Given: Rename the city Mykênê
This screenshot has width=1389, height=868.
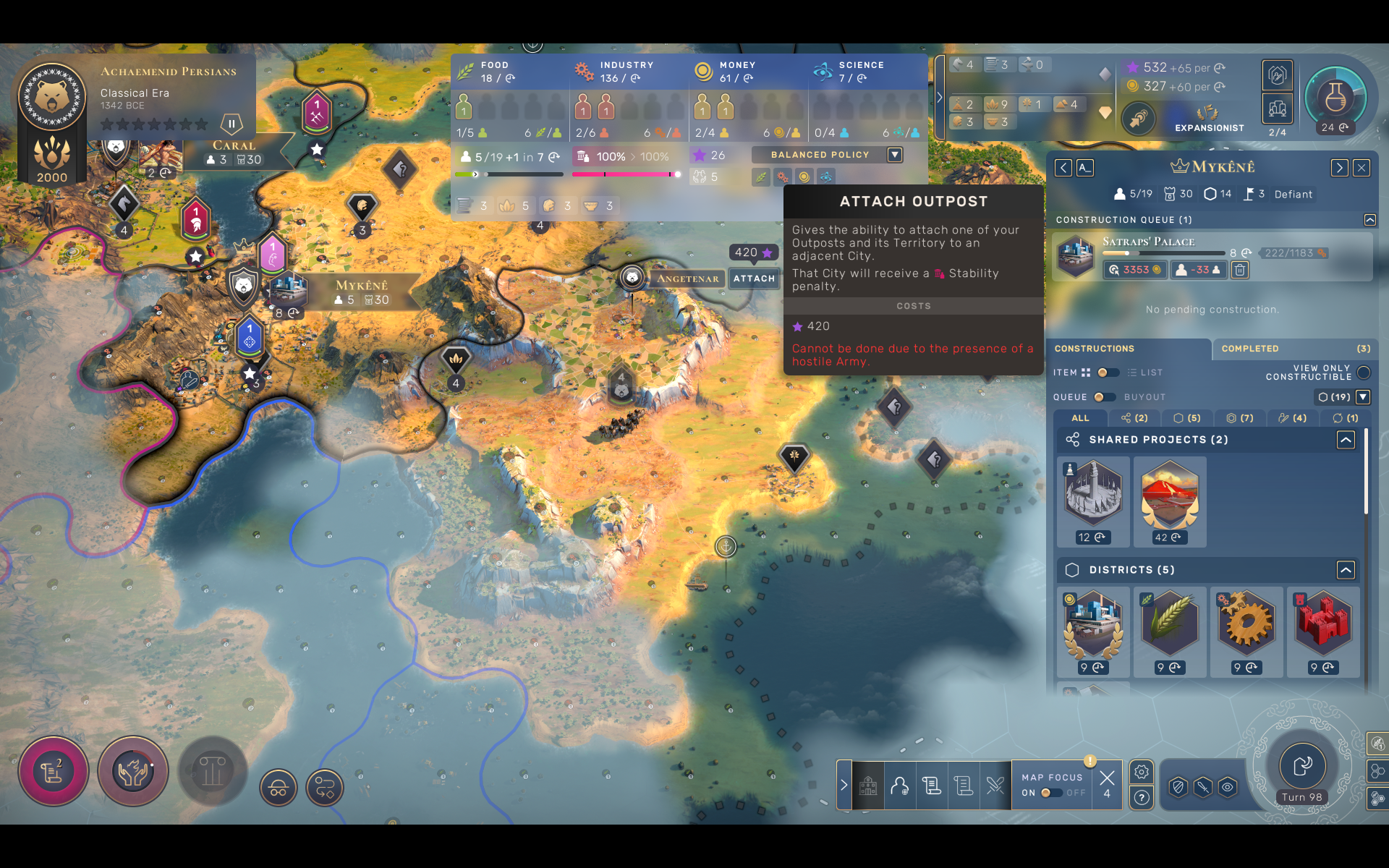Looking at the screenshot, I should 1084,168.
